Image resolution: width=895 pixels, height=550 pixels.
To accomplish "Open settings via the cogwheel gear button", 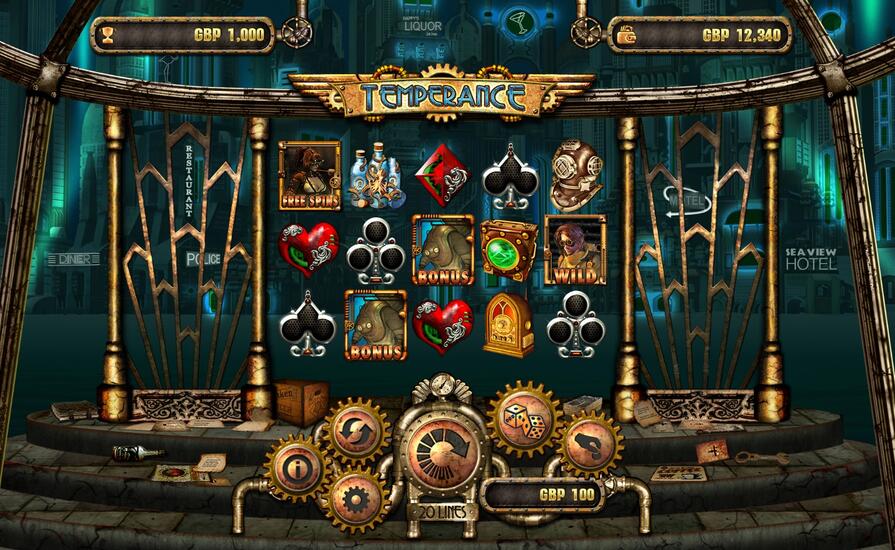I will [356, 497].
